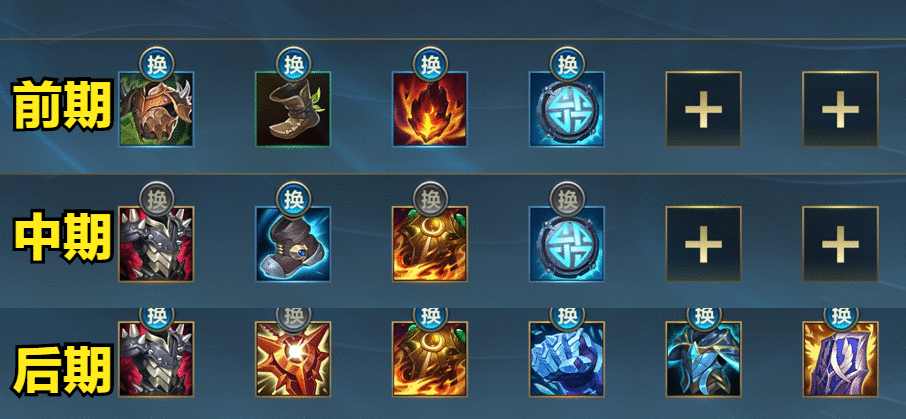Swap the red flame item using 换
The image size is (906, 419).
click(430, 64)
